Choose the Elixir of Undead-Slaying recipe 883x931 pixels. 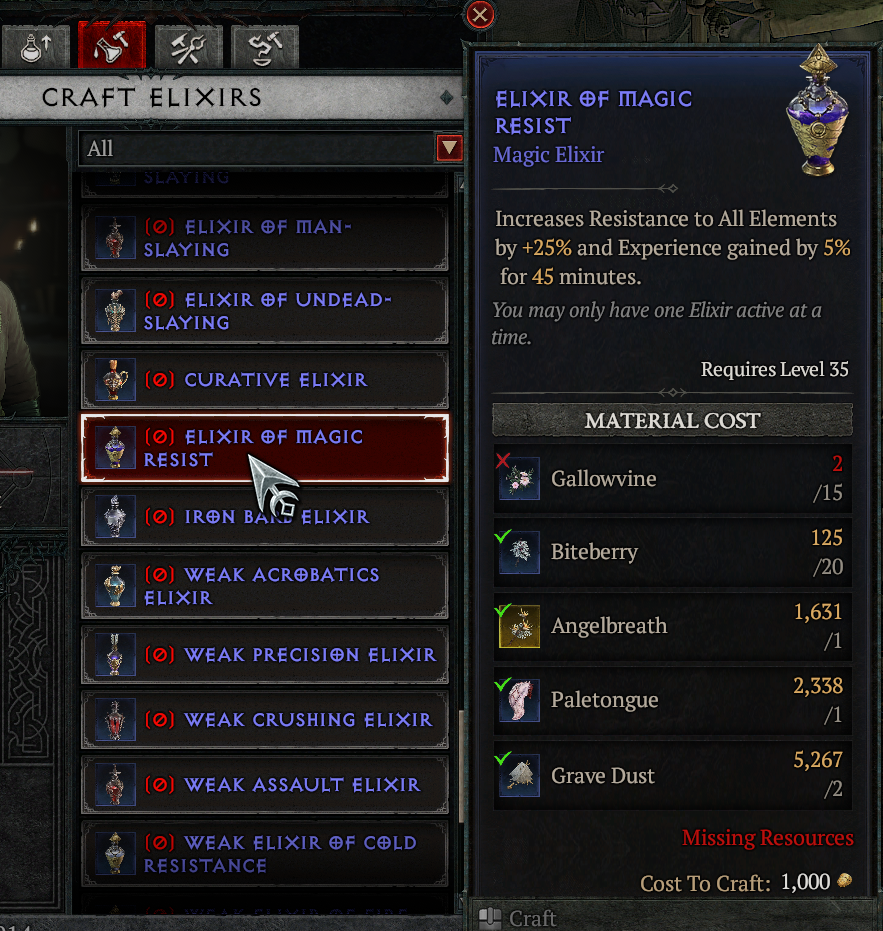click(264, 311)
